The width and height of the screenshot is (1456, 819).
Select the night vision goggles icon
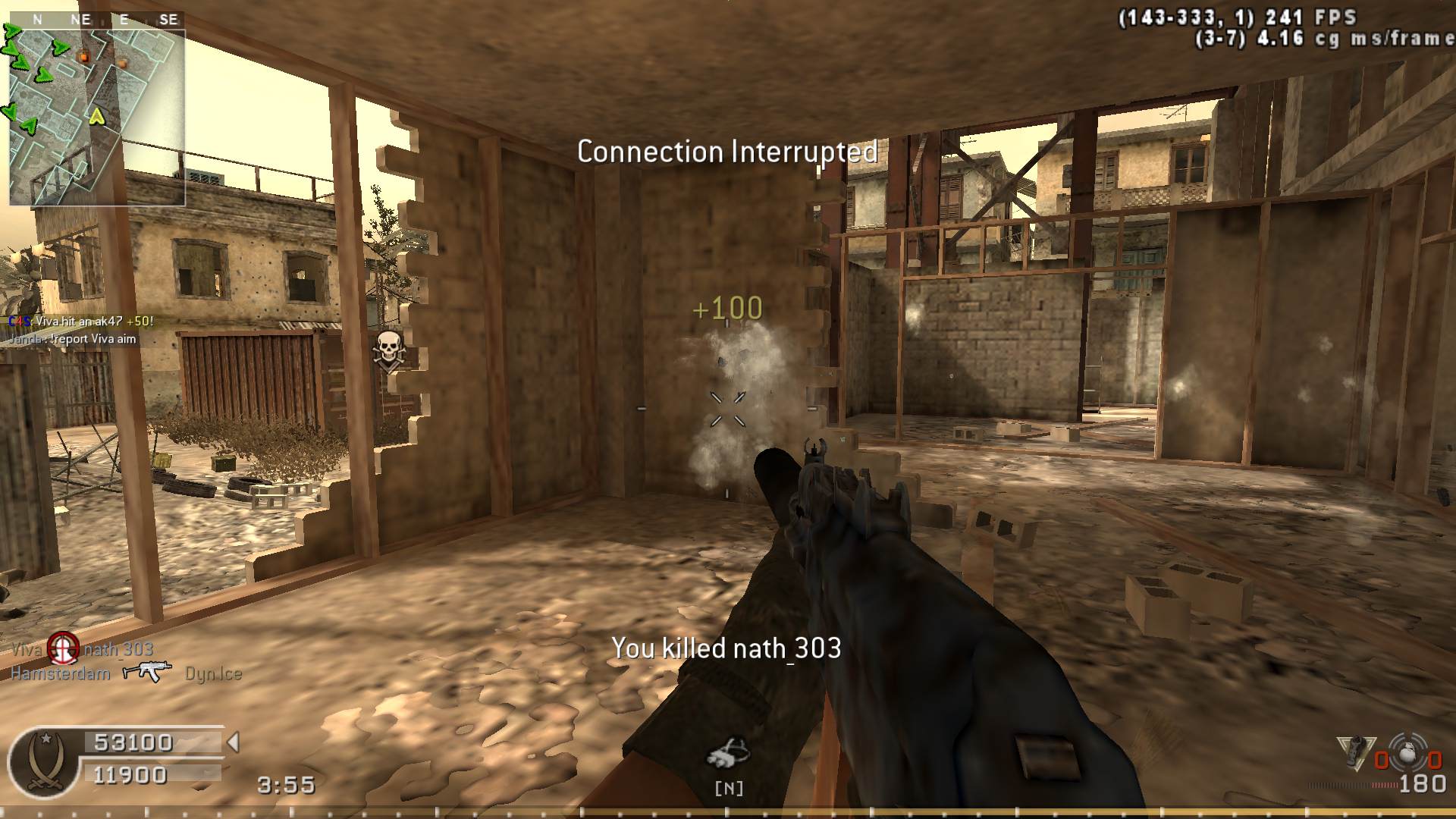pos(728,754)
